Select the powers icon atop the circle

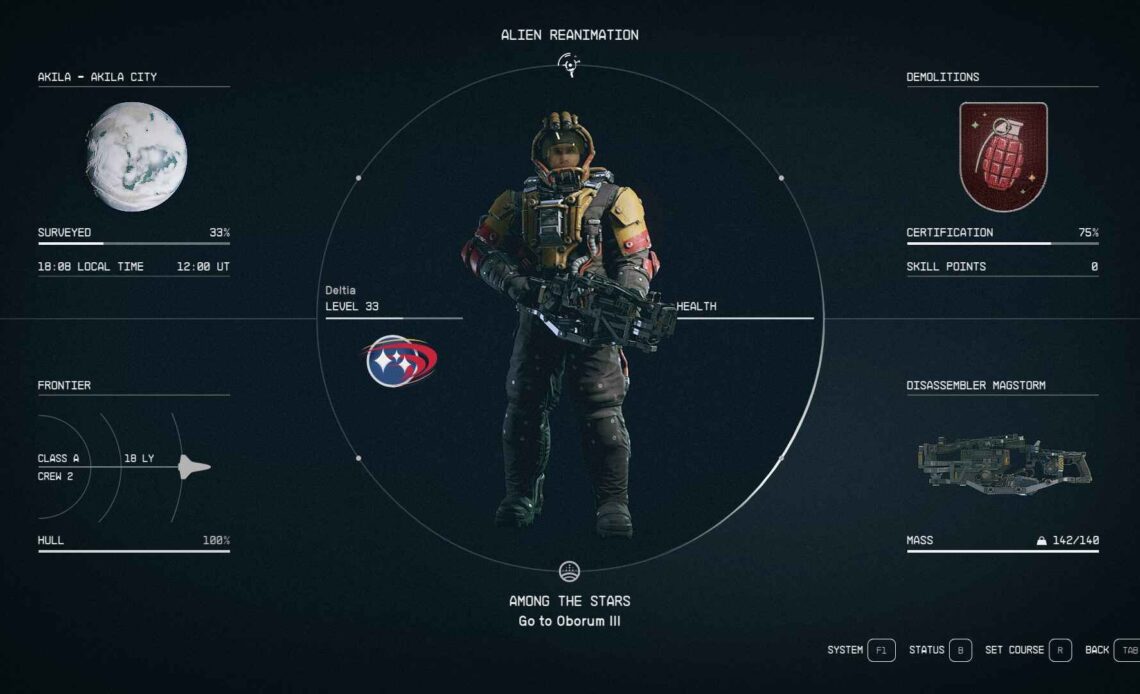click(569, 66)
